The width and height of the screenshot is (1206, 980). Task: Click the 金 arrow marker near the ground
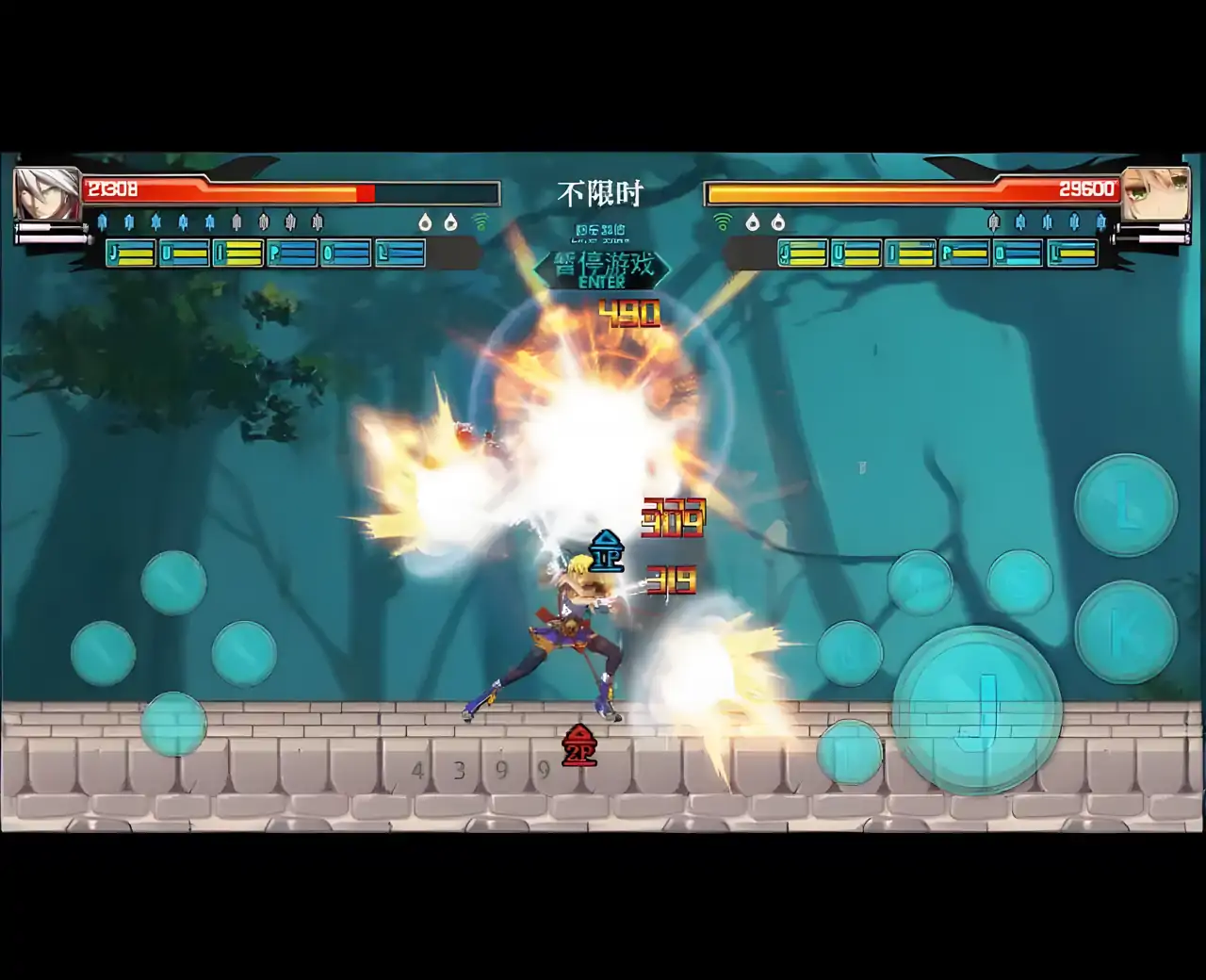coord(578,746)
